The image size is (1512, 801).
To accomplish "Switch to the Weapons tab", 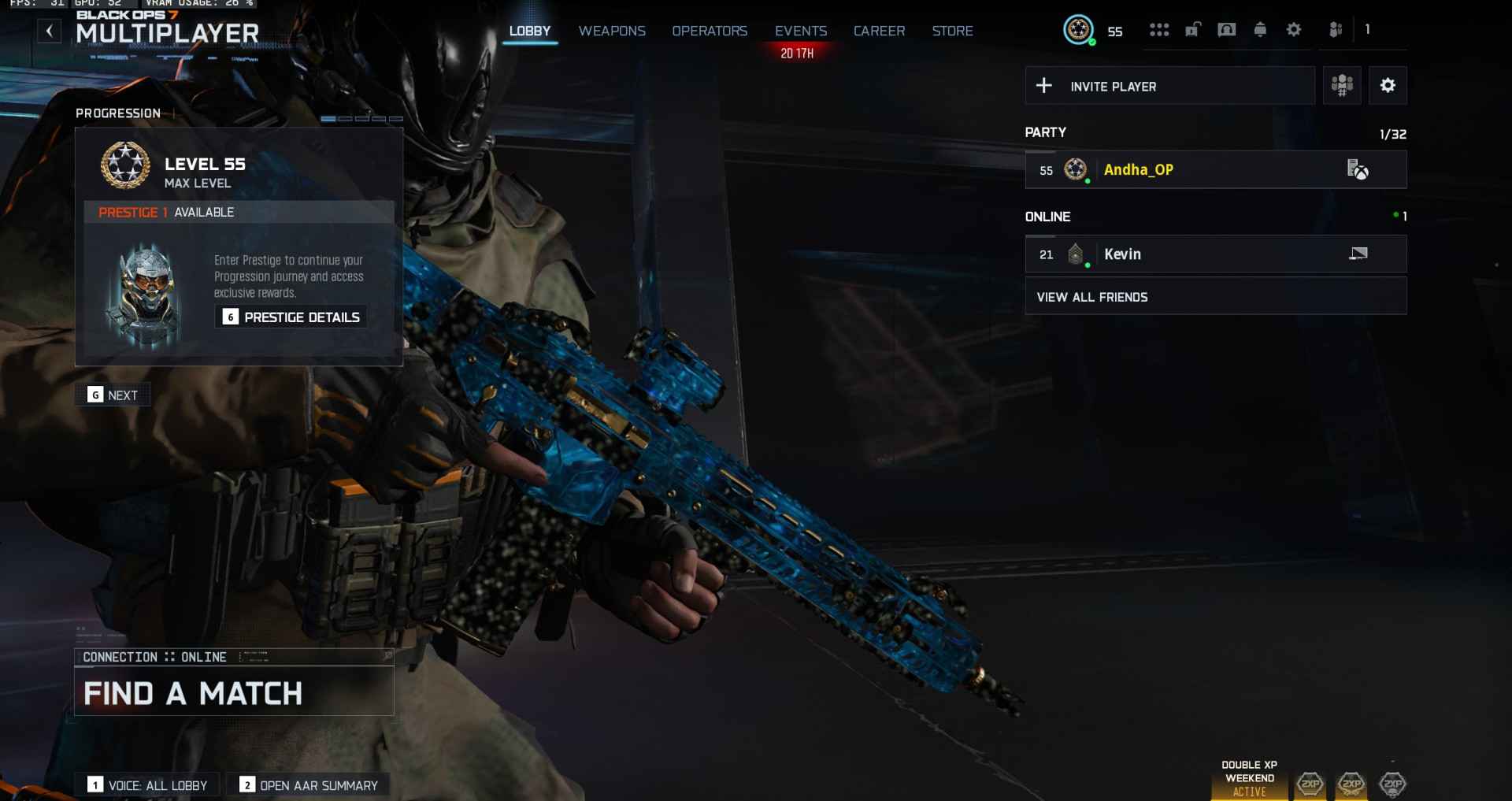I will coord(612,32).
